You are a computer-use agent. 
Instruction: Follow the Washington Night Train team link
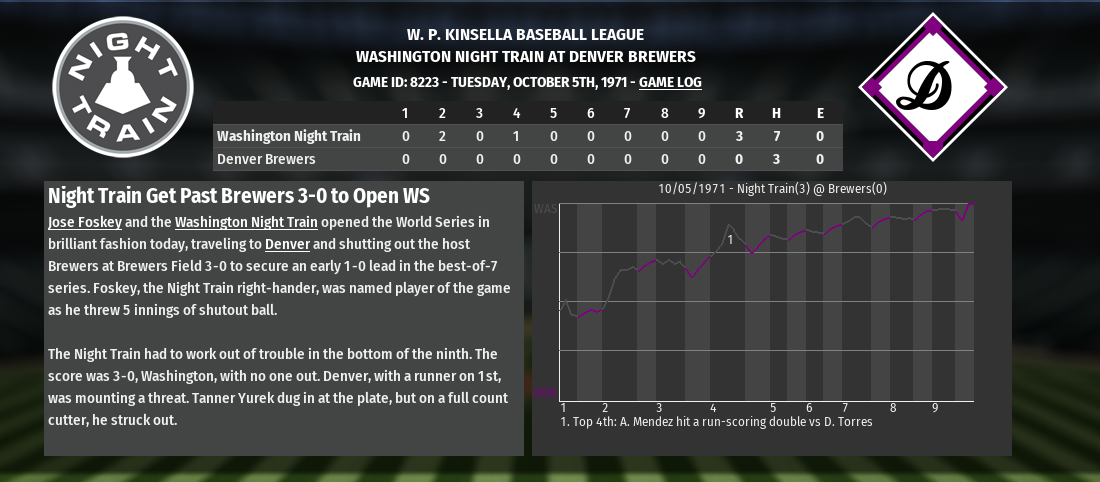coord(246,222)
